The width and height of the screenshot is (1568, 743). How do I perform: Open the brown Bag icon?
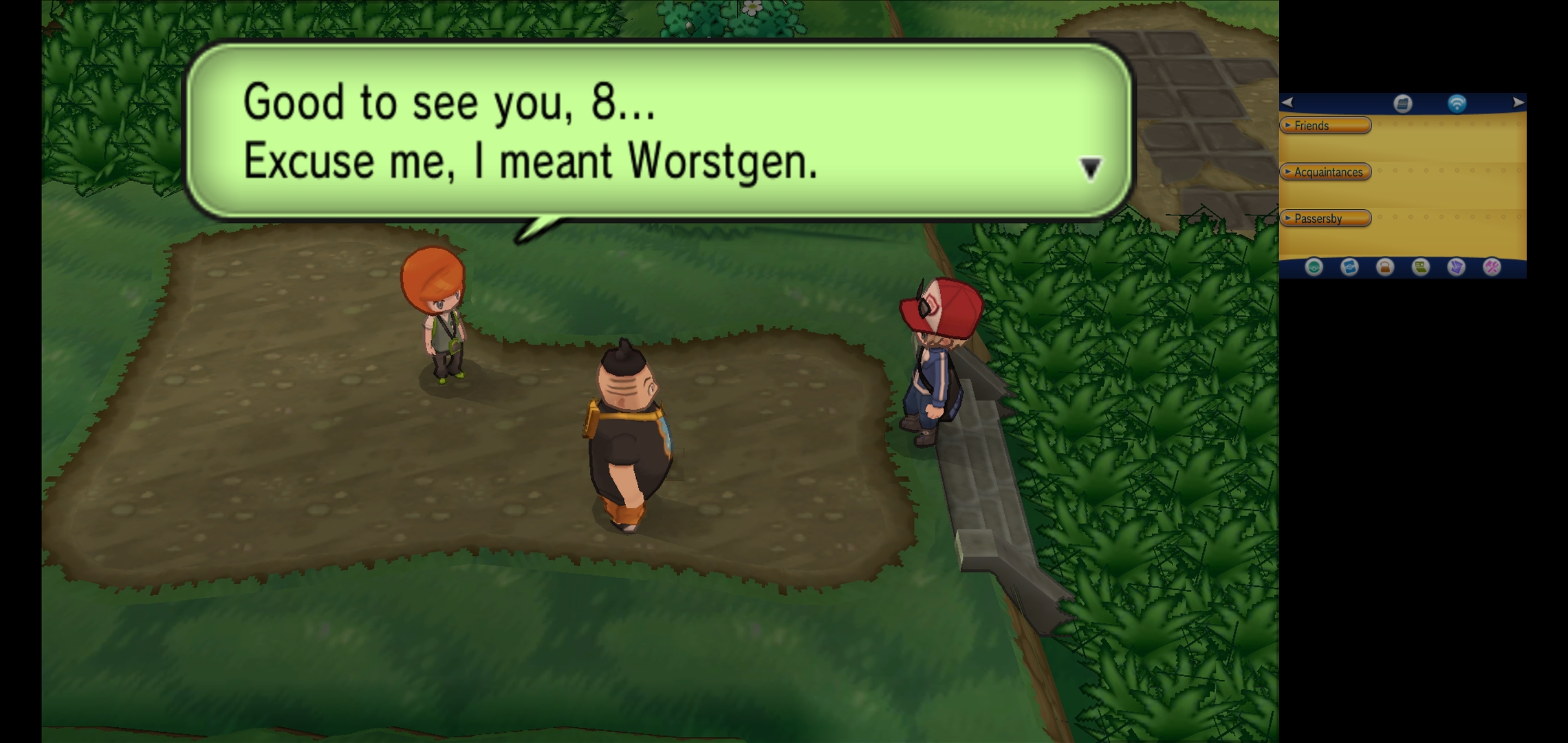pyautogui.click(x=1385, y=267)
